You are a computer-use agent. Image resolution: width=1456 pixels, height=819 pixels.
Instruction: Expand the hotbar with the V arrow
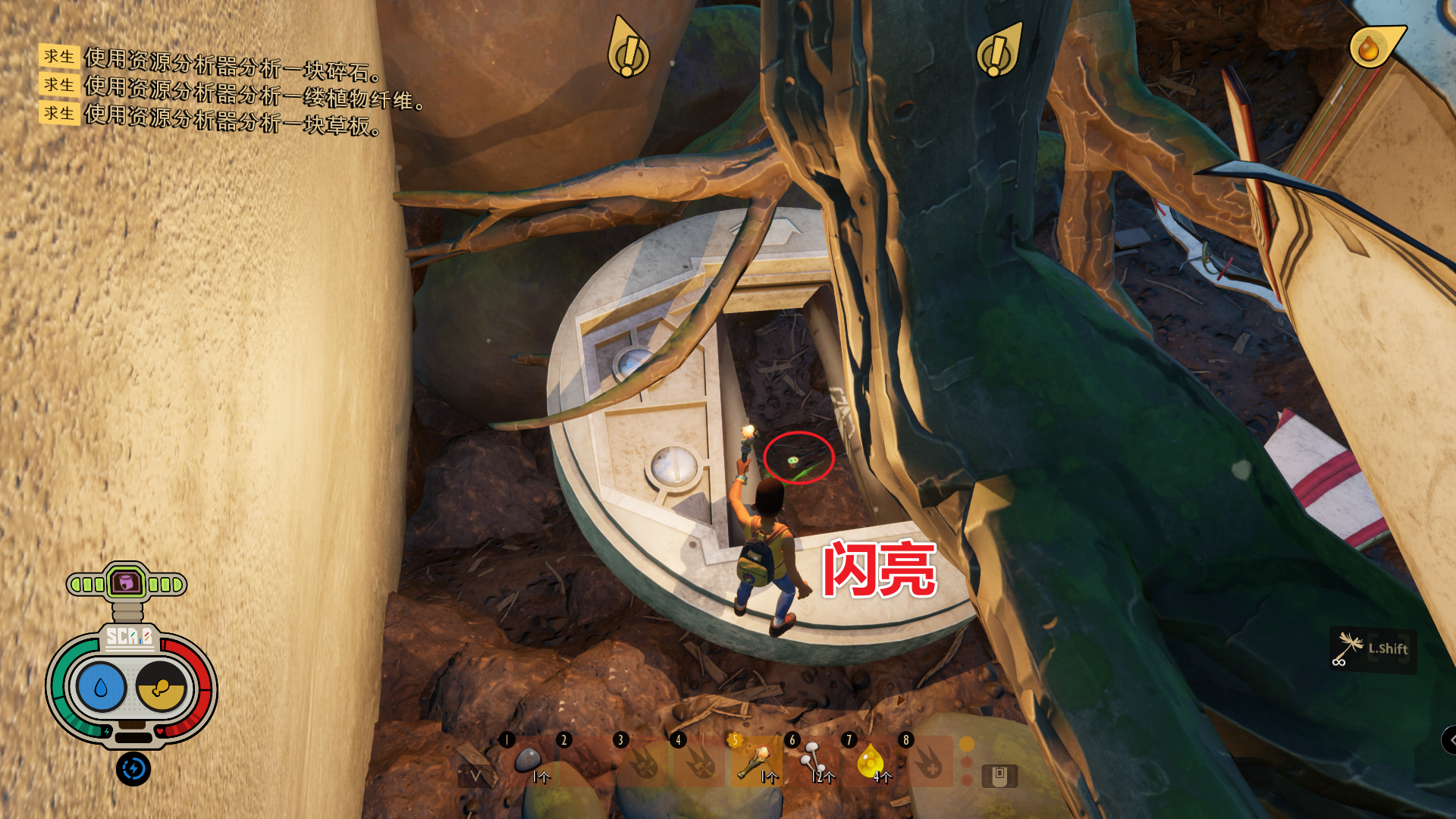475,776
